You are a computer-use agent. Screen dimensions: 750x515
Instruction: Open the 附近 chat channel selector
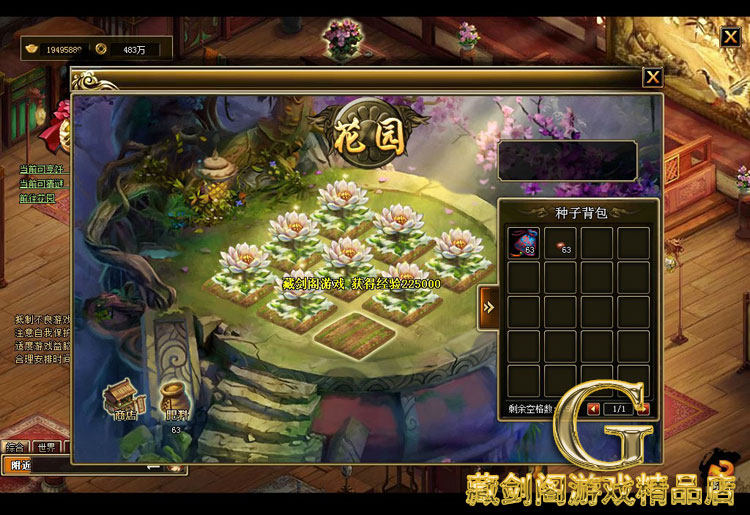coord(20,465)
